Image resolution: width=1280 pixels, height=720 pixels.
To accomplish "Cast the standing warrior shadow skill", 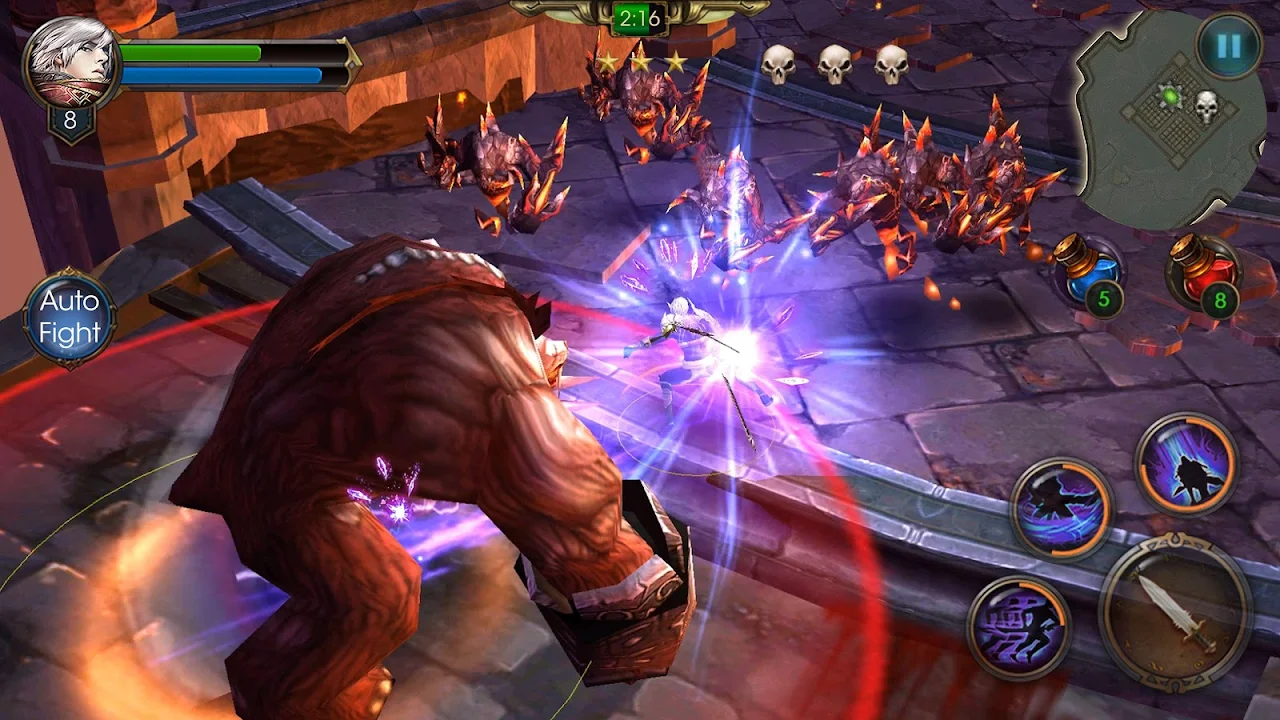I will 1186,465.
